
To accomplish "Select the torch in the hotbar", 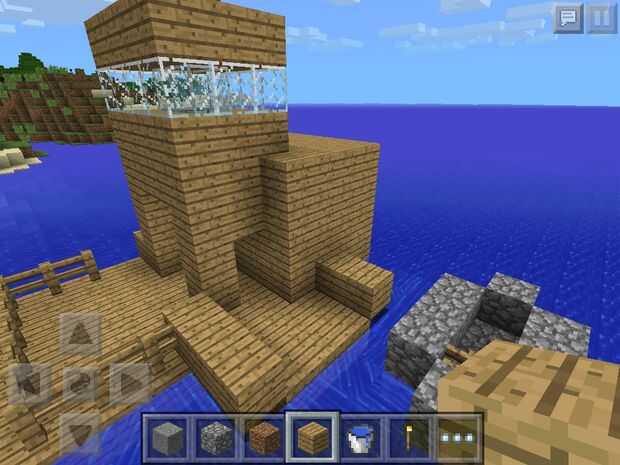I will point(409,437).
